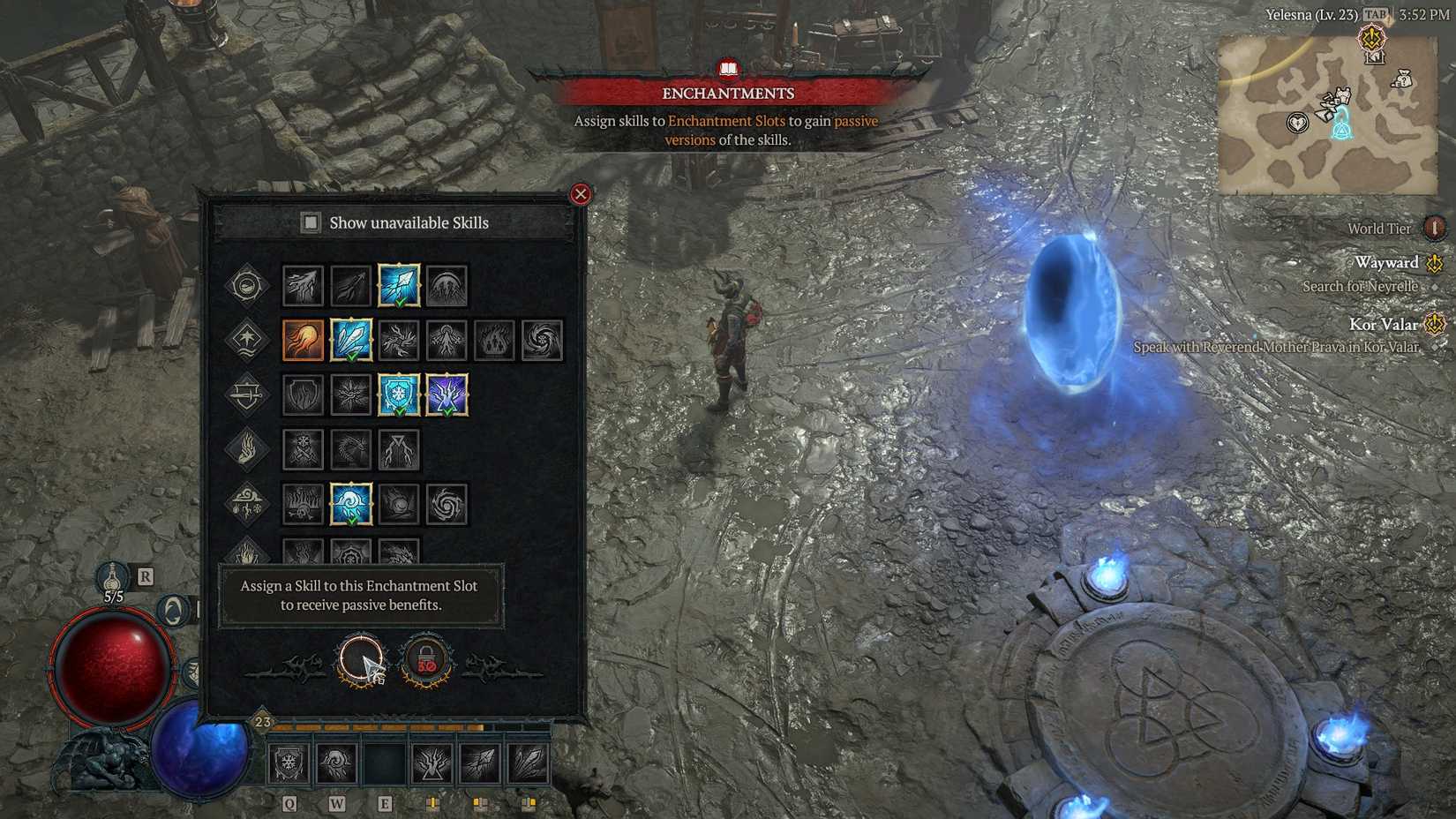Expand the Kor Valar quest entry

click(1386, 324)
